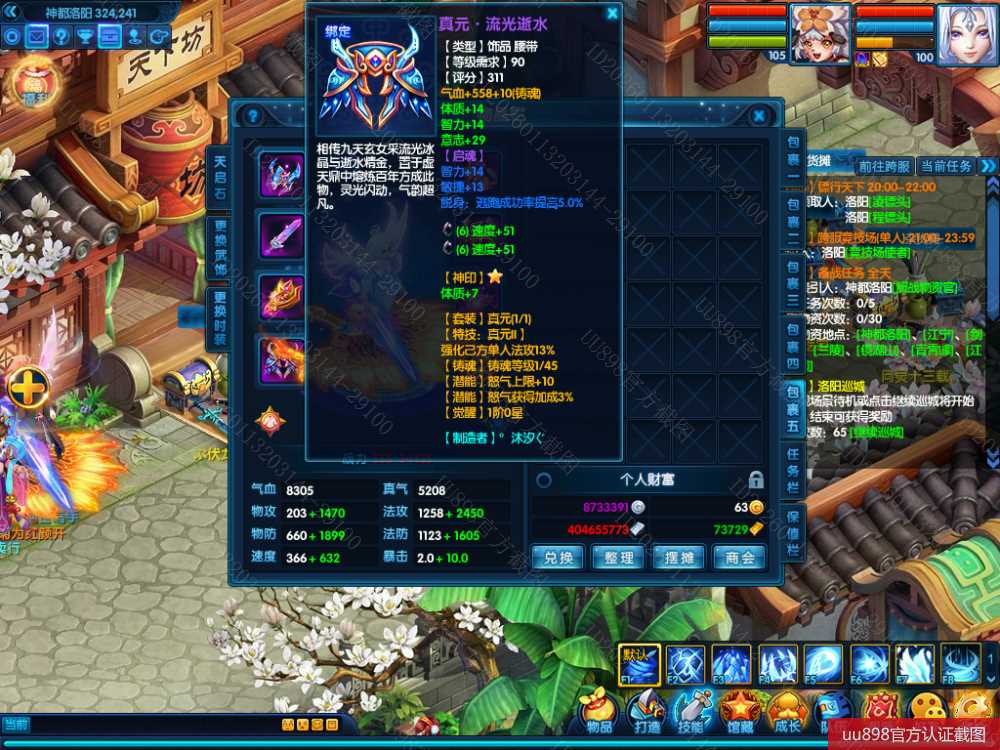Image resolution: width=1000 pixels, height=750 pixels.
Task: Open the 打造 crafting menu
Action: [x=646, y=708]
